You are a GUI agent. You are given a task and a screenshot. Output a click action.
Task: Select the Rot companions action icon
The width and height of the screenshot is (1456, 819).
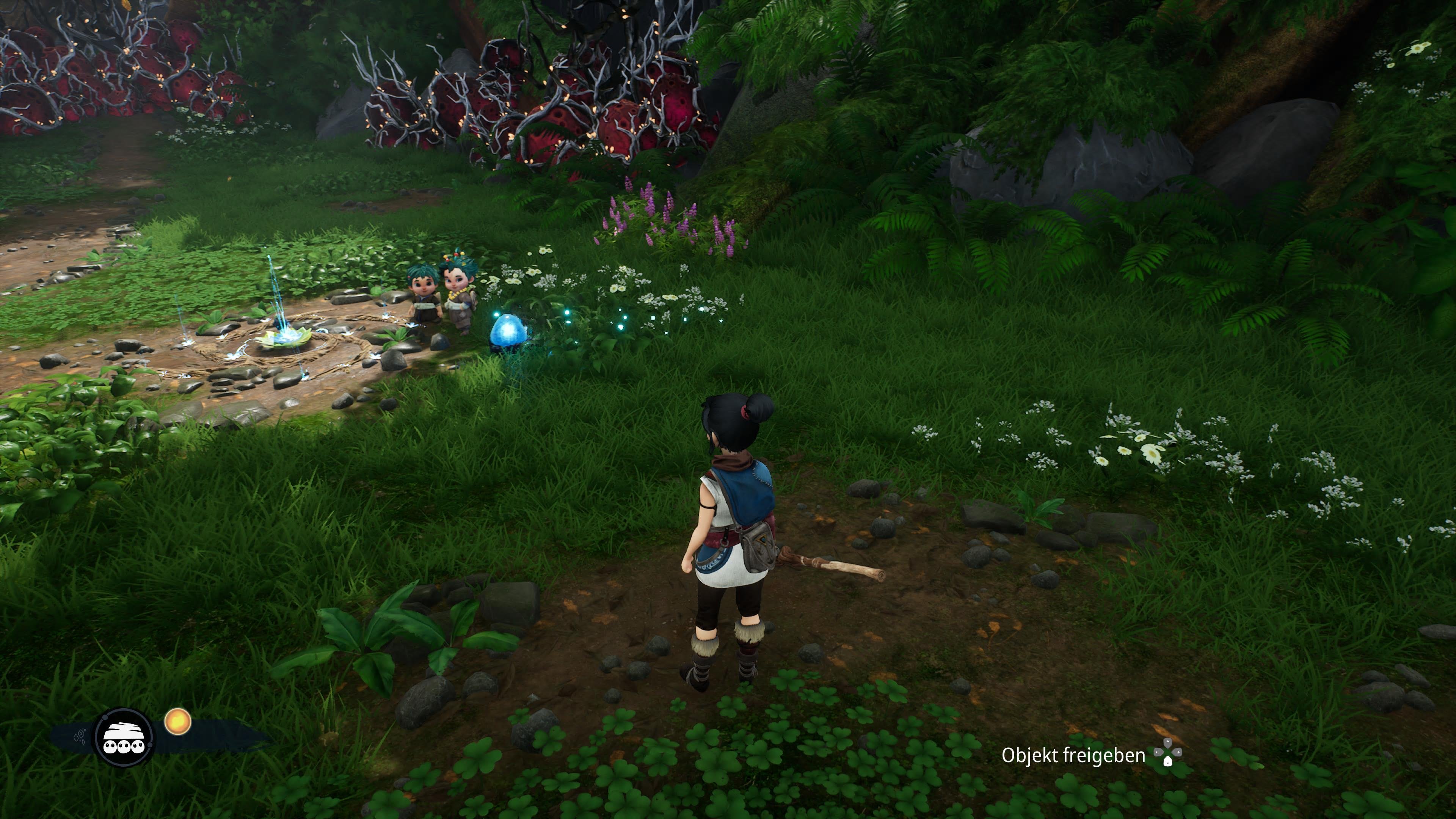(124, 737)
